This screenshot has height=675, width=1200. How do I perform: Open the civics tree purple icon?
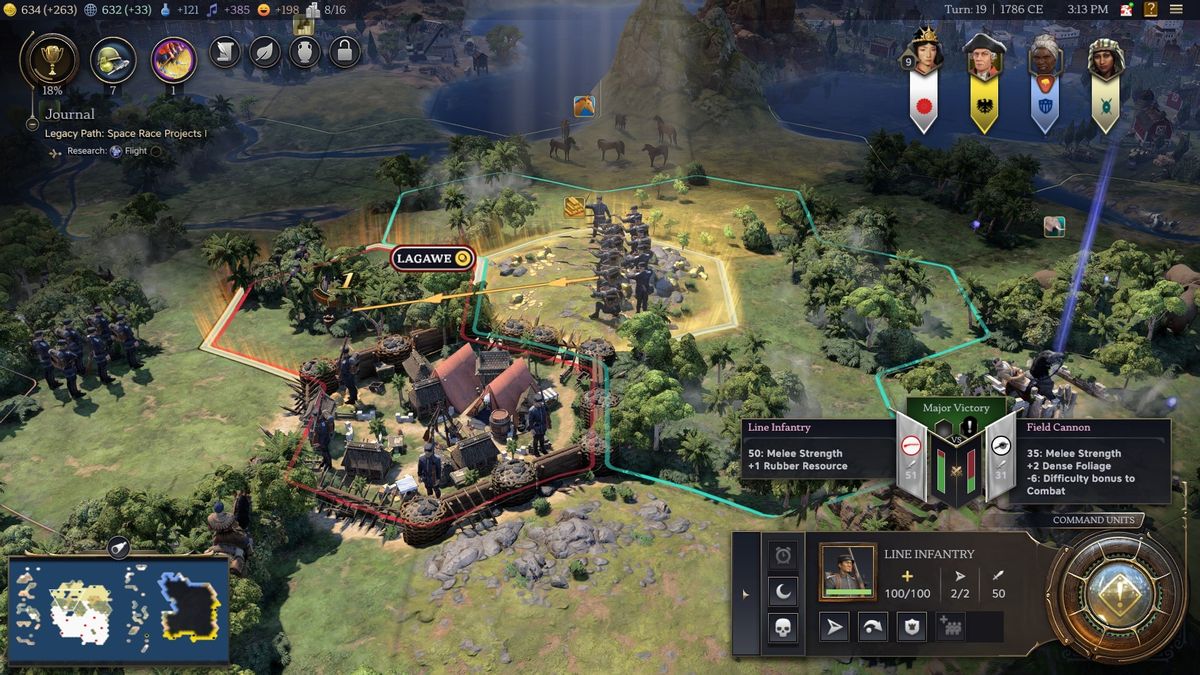(x=173, y=59)
